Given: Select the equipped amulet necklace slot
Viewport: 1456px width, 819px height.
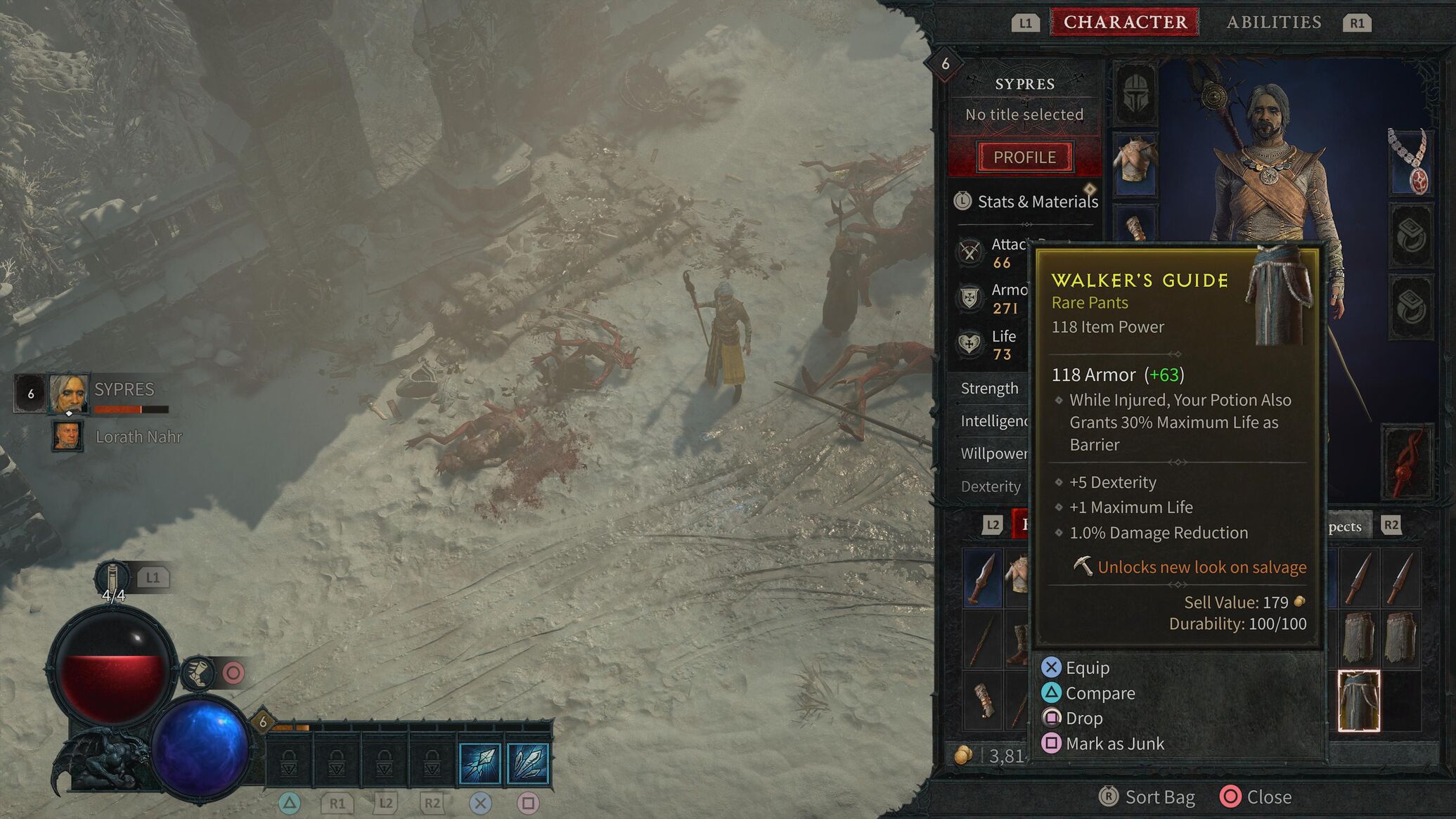Looking at the screenshot, I should coord(1410,162).
